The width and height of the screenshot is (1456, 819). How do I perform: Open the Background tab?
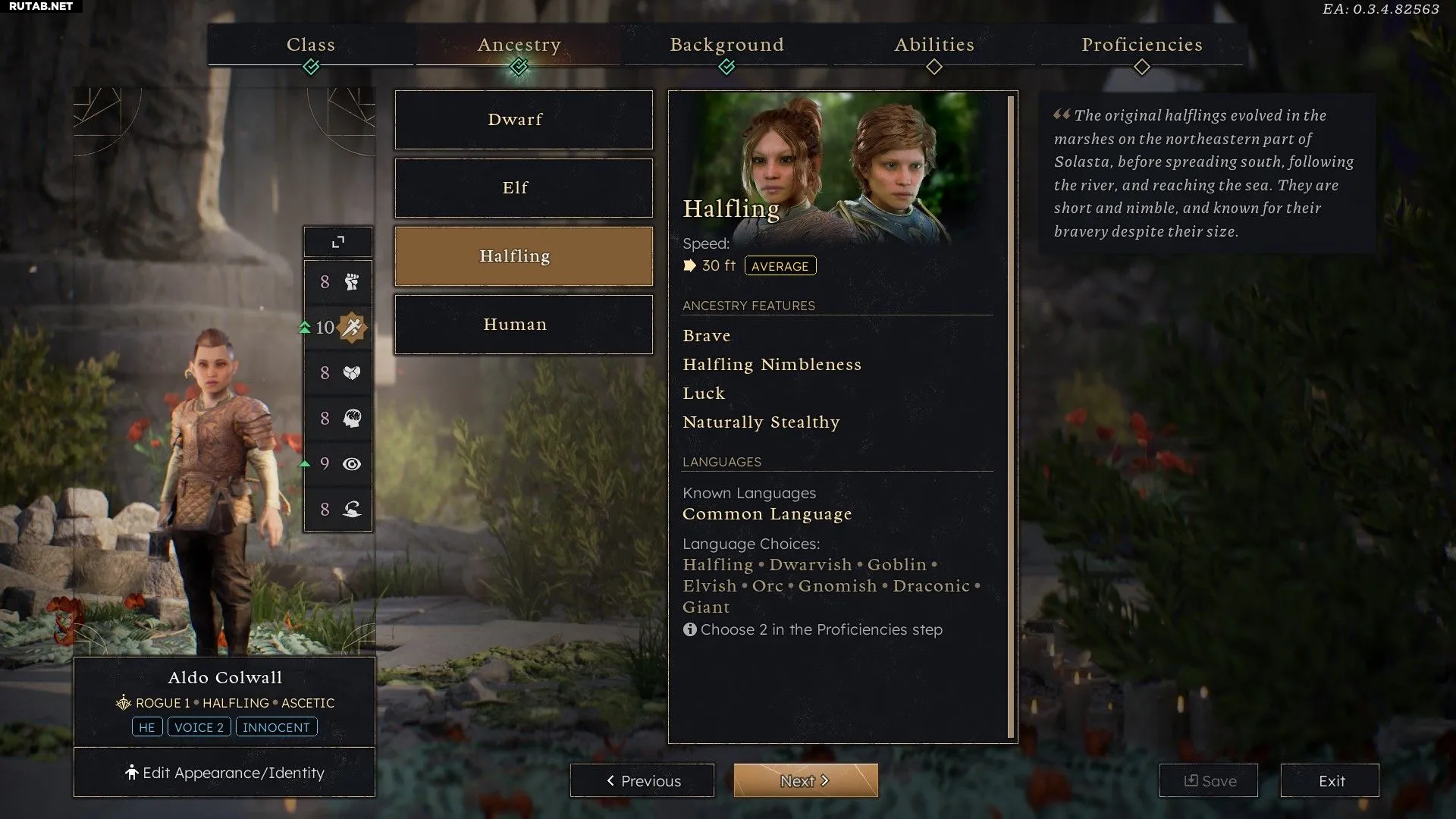(x=726, y=45)
